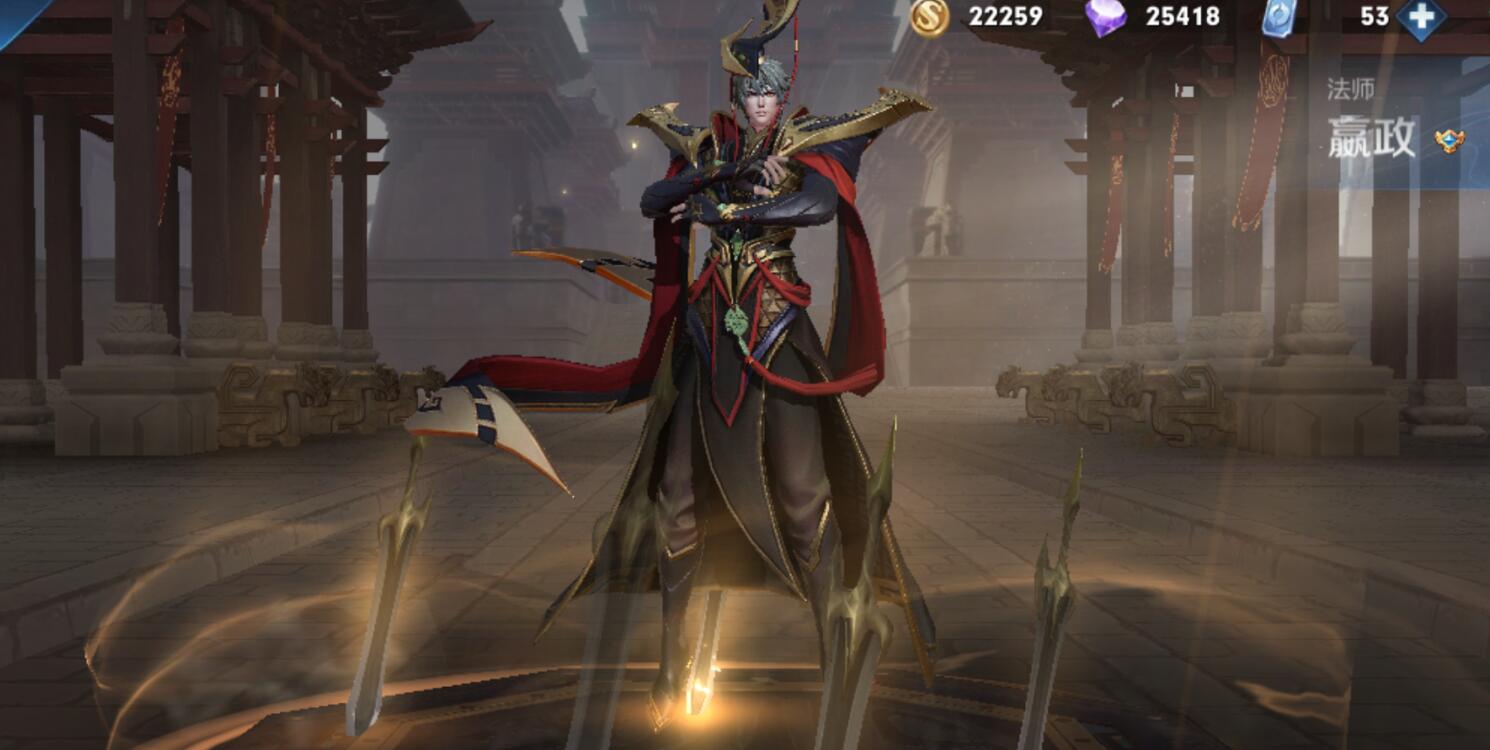Screen dimensions: 1490x750
Task: Tap the back arrow in top-left corner
Action: tap(18, 18)
